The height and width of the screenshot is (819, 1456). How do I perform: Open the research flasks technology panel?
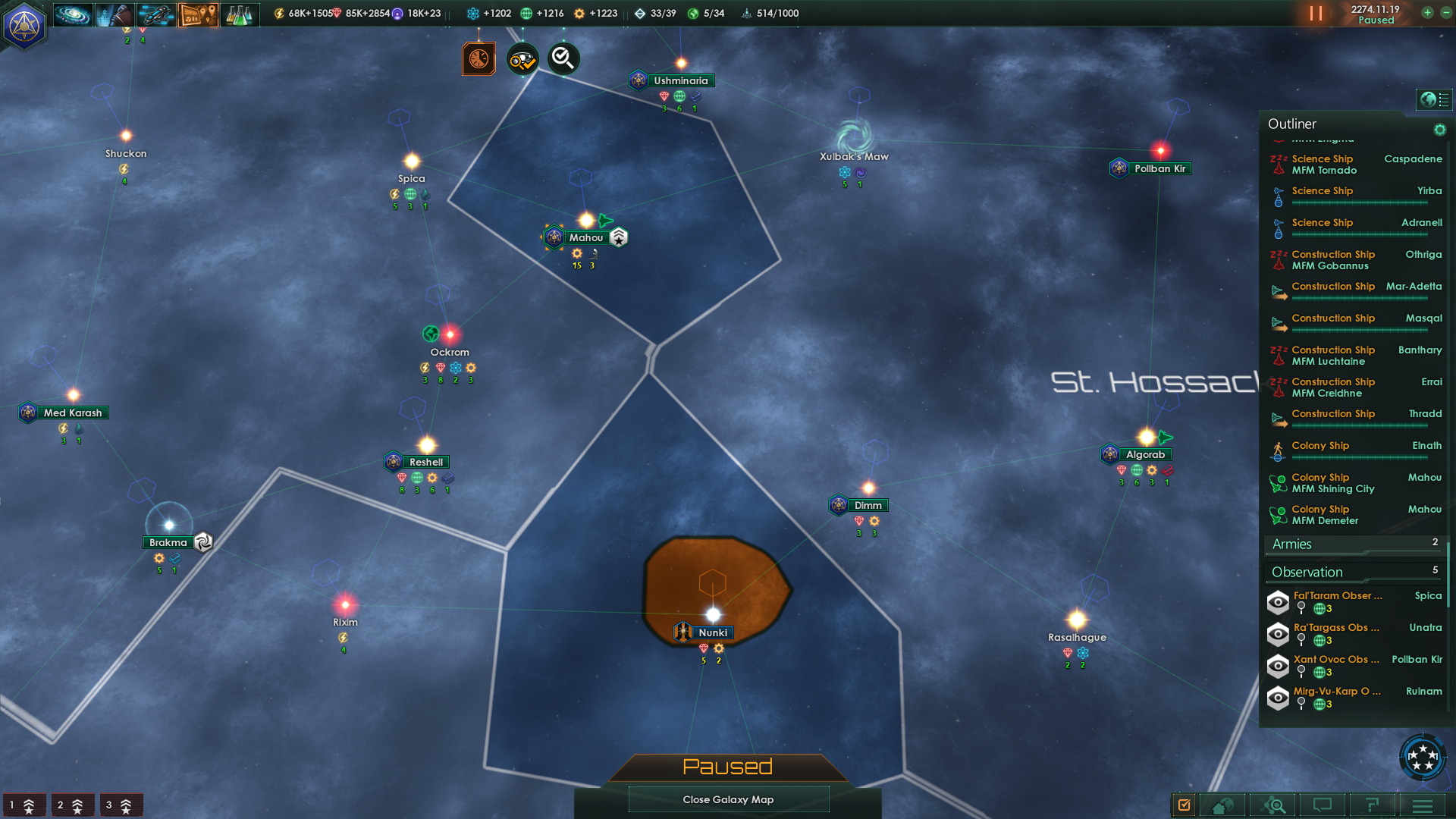239,14
